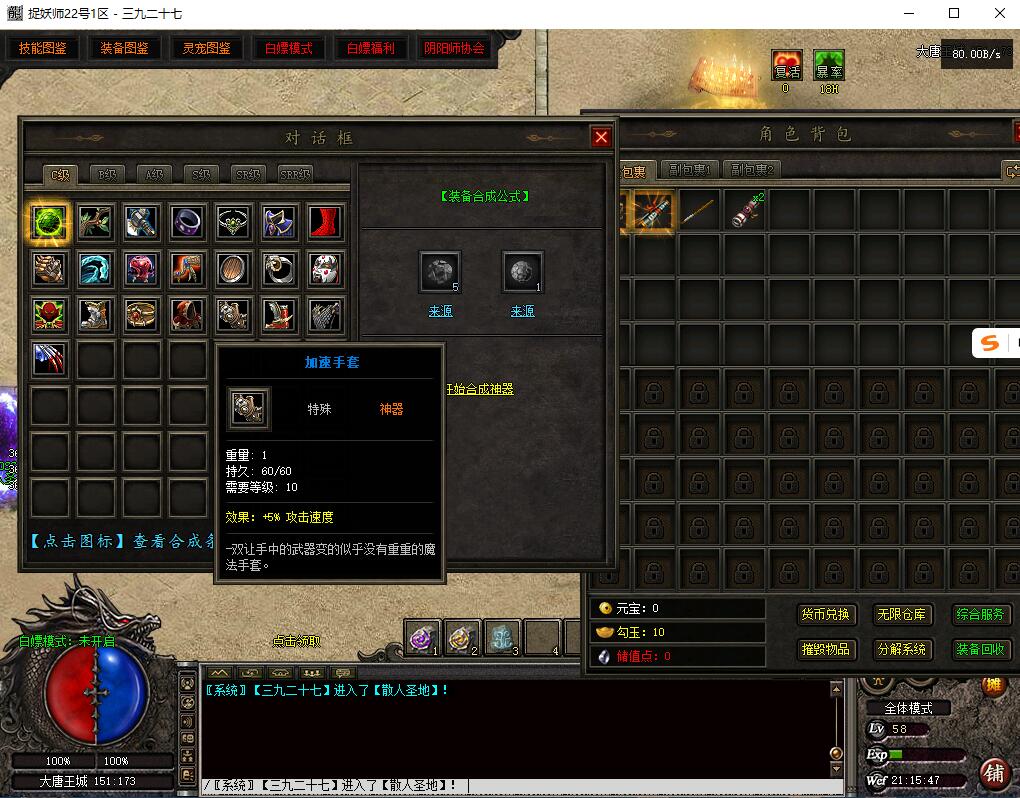Open the 分解系统 decompose button
The image size is (1020, 798).
coord(901,649)
